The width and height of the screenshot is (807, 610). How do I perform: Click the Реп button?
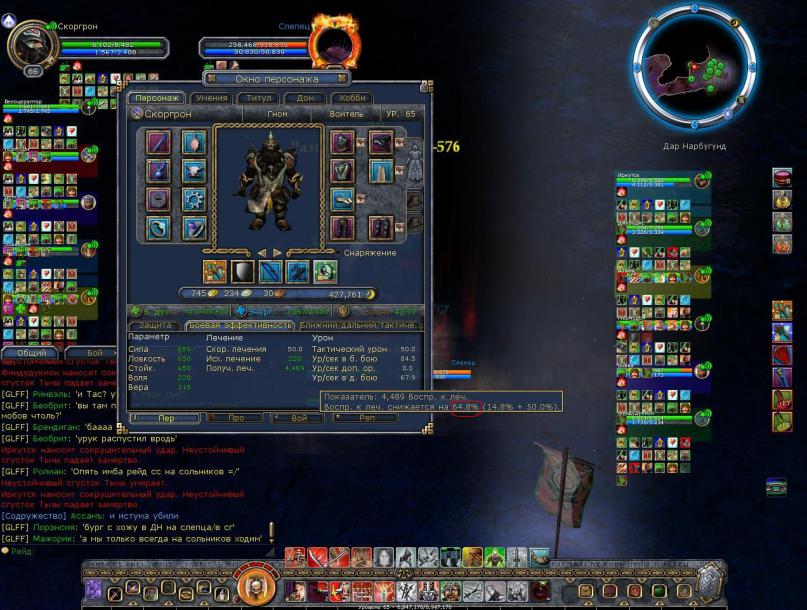pos(364,417)
